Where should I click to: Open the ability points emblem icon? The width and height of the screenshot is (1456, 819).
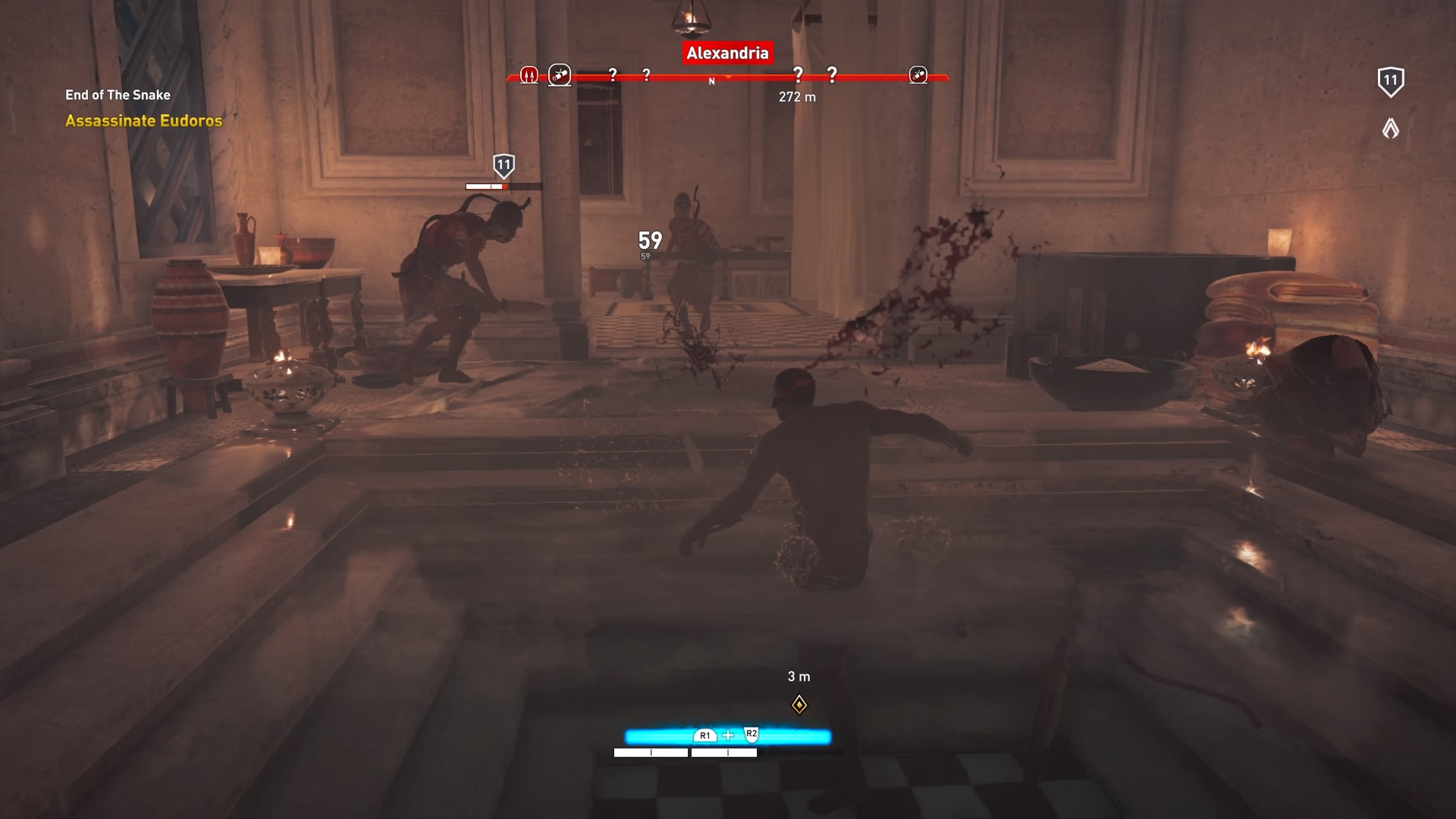pos(1390,128)
